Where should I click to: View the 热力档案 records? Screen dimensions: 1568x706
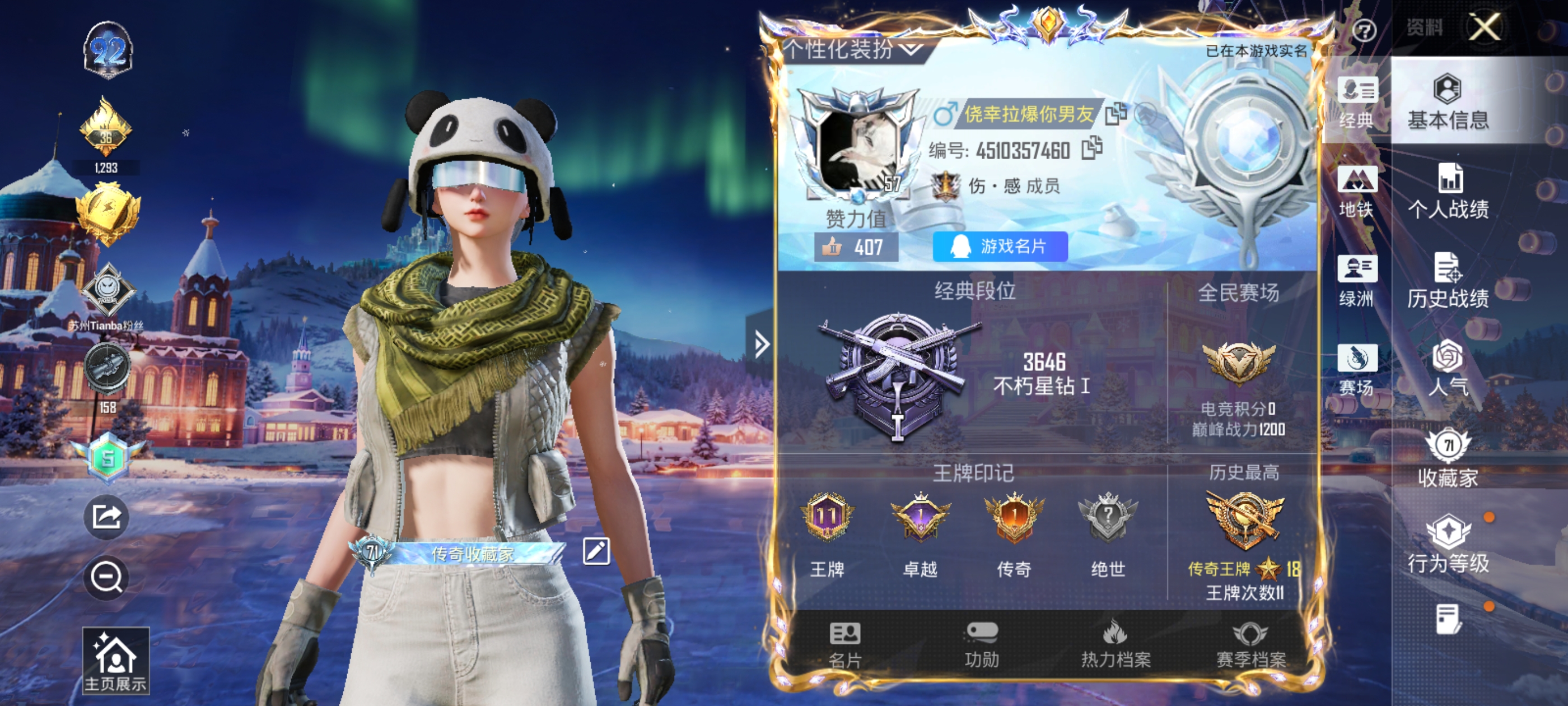point(1115,645)
